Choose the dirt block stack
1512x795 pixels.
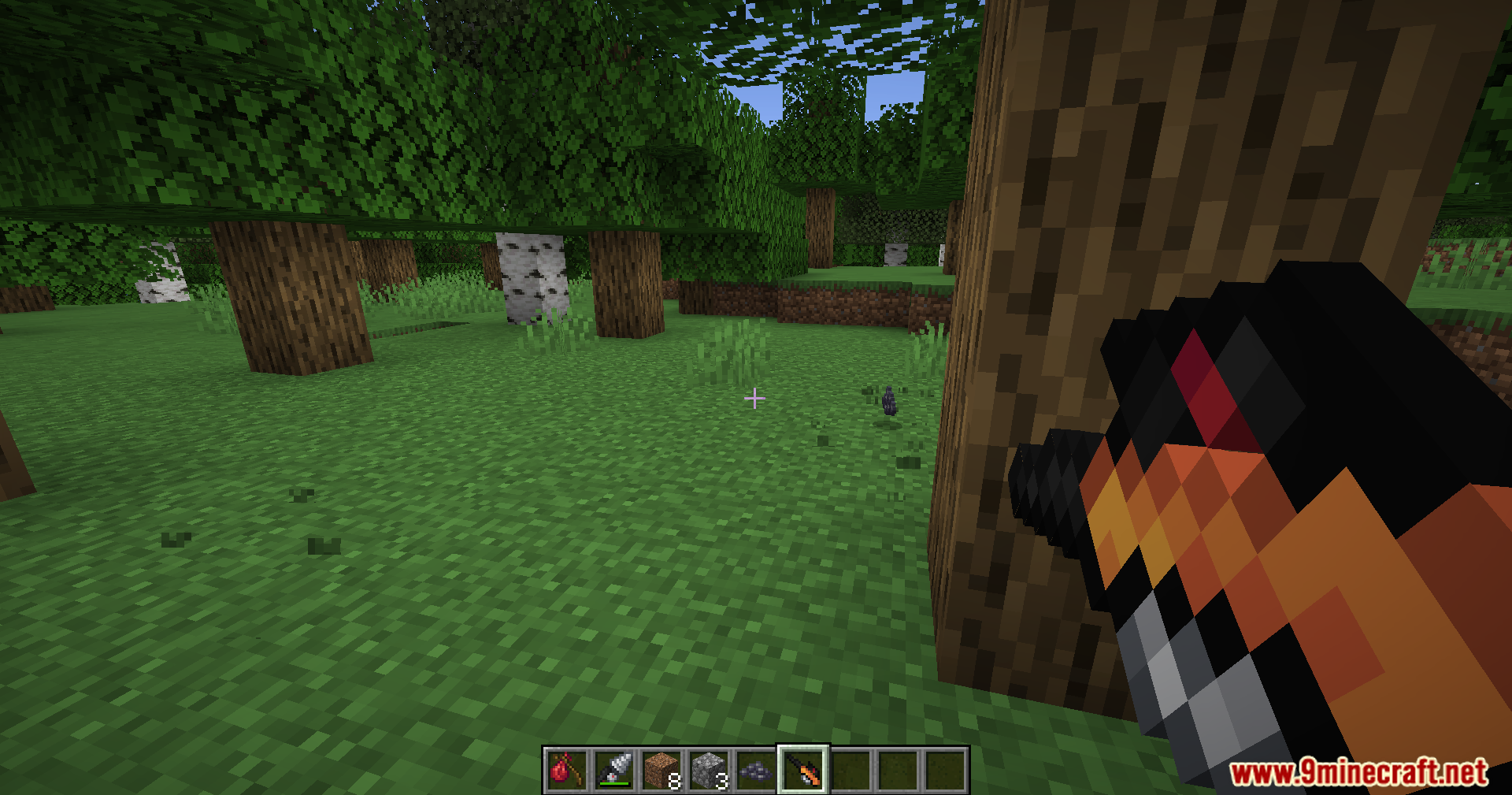click(x=661, y=769)
